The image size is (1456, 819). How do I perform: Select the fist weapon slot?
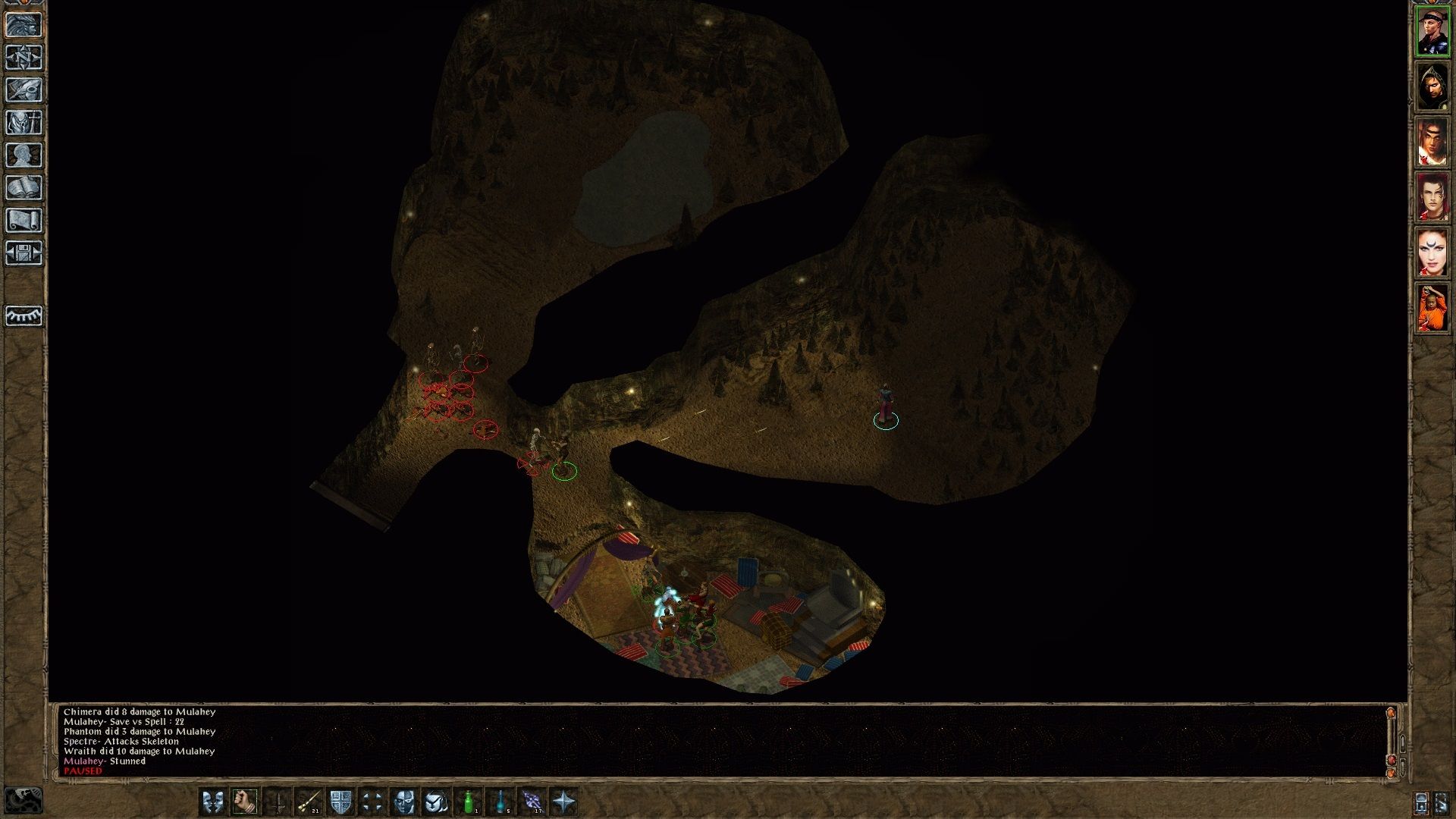pos(245,802)
